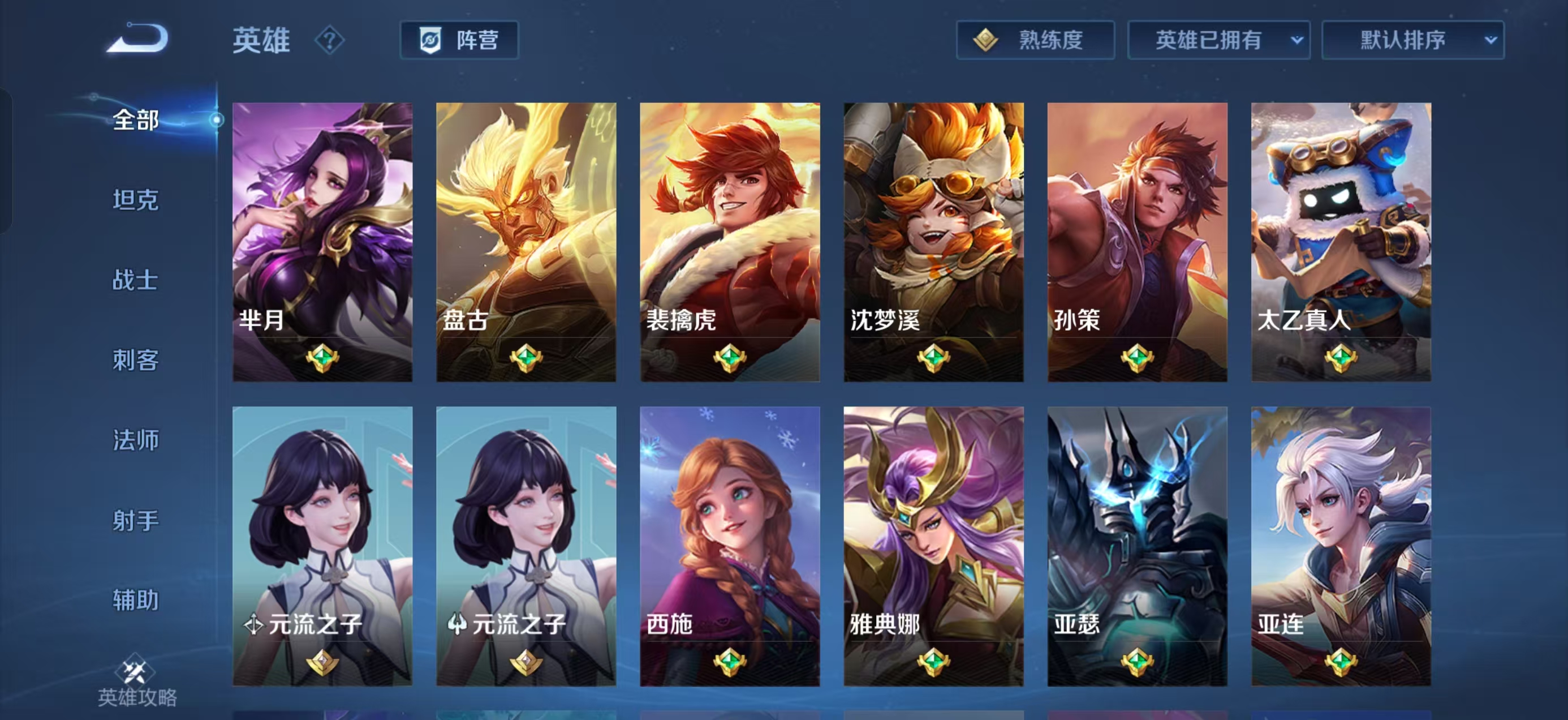Click the 阵营 shield icon
1568x720 pixels.
point(430,41)
